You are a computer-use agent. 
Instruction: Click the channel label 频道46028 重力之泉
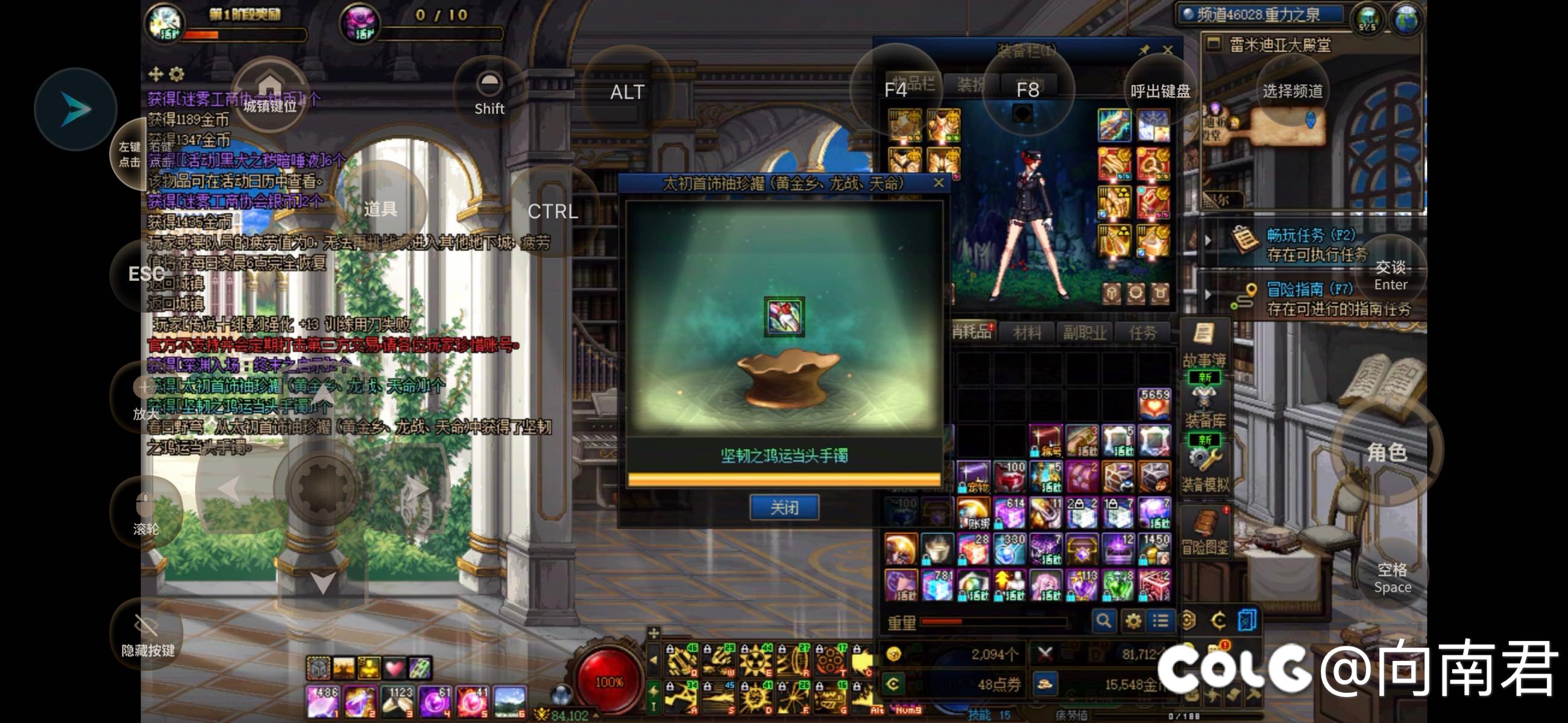click(1259, 14)
